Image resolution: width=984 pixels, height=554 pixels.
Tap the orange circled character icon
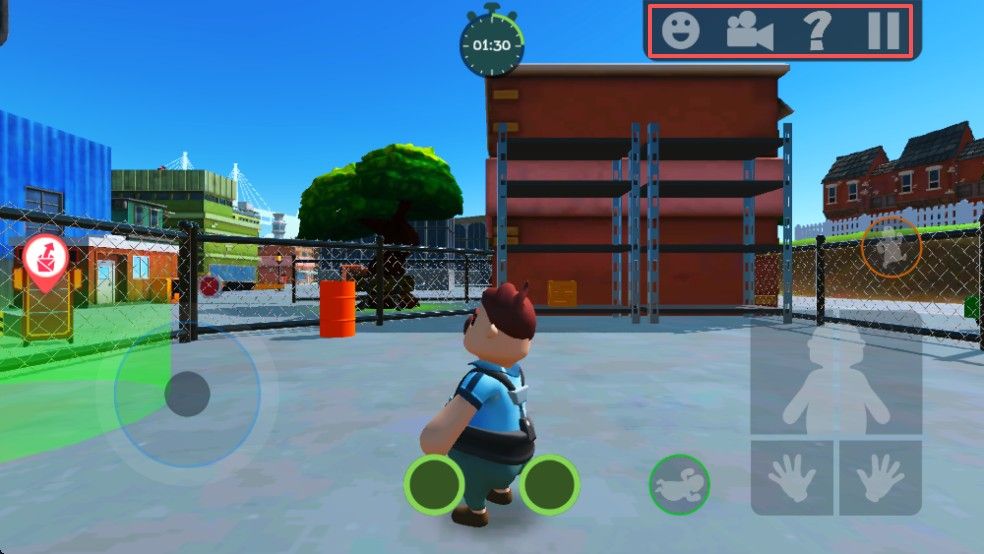coord(890,247)
